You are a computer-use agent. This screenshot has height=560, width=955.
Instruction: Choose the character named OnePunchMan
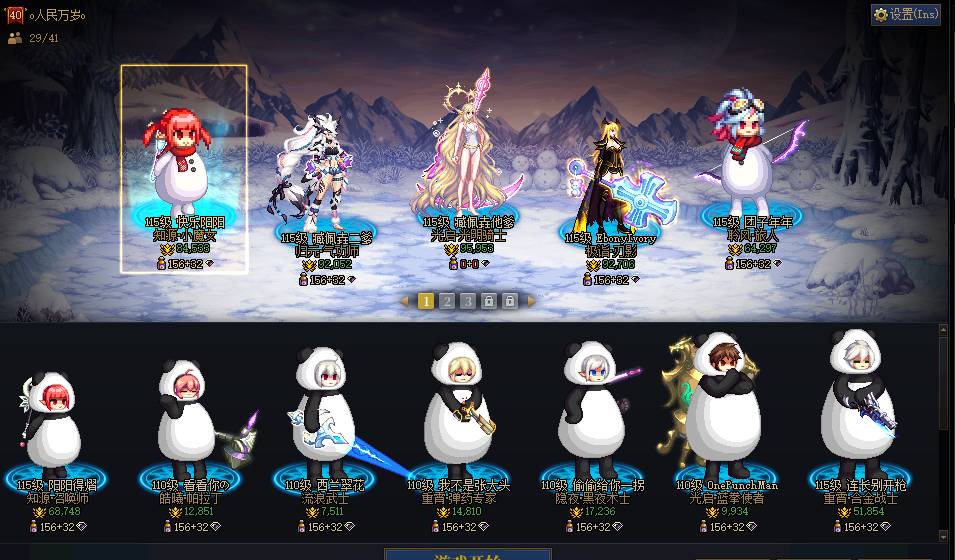727,415
